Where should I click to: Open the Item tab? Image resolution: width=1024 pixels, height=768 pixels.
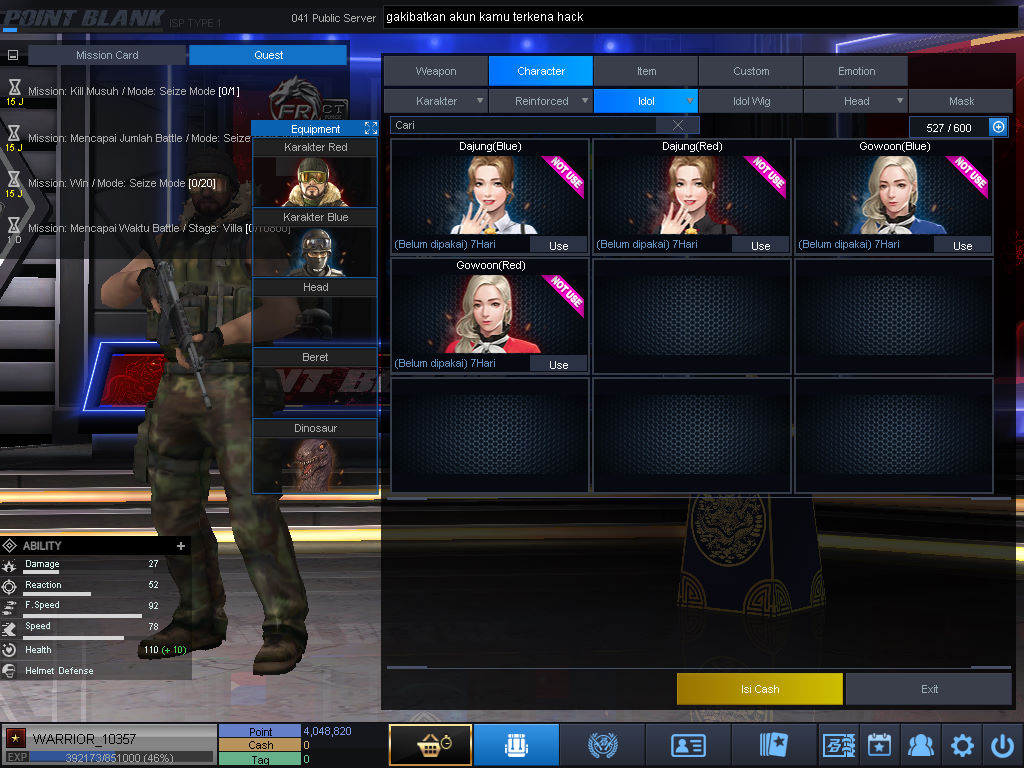pyautogui.click(x=646, y=71)
